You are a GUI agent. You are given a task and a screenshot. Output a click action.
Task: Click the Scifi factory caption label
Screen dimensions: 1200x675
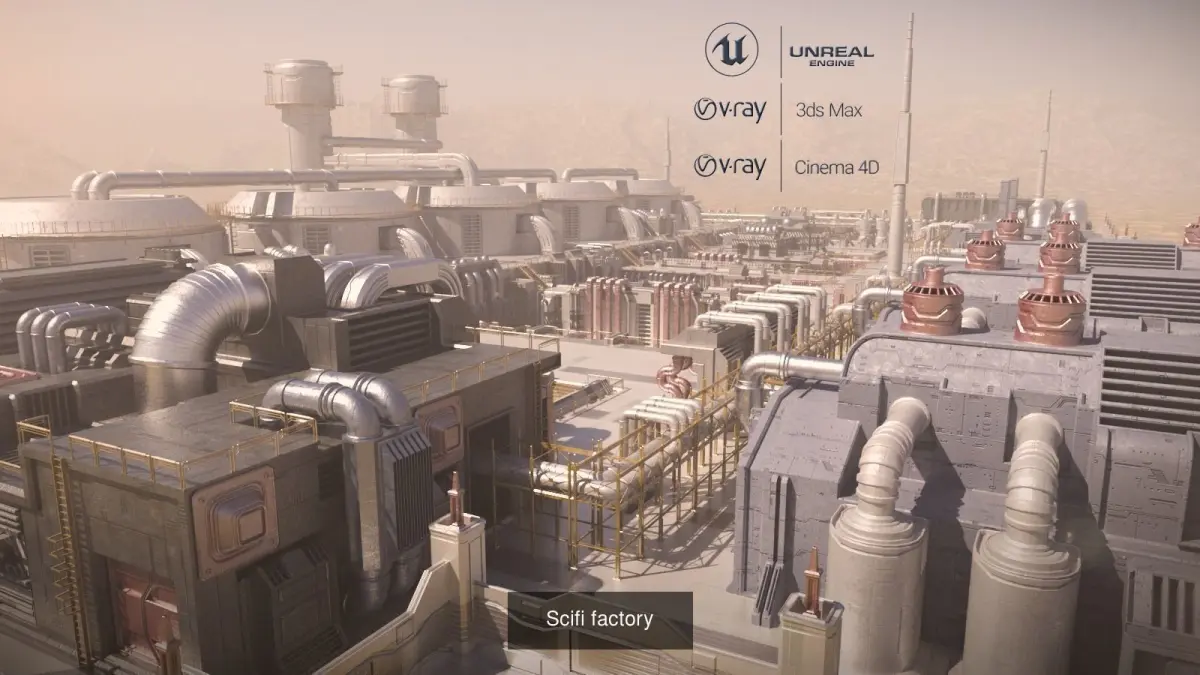(x=599, y=619)
